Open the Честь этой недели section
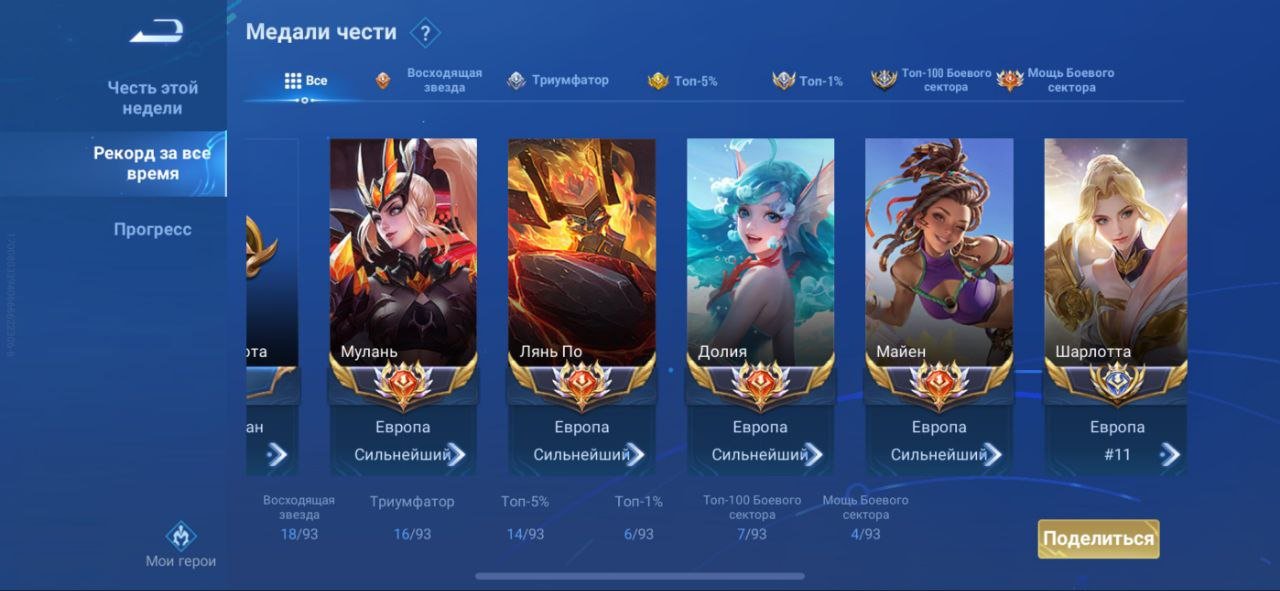The height and width of the screenshot is (591, 1280). [x=152, y=98]
